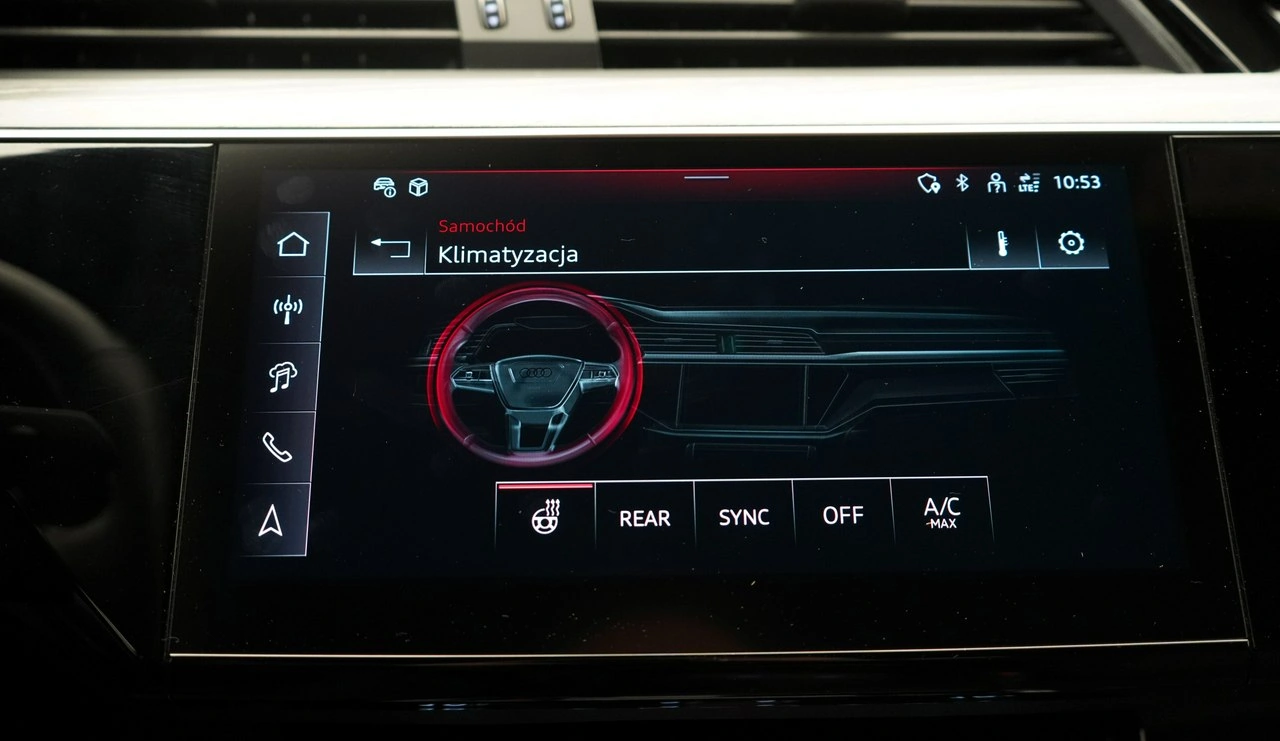This screenshot has width=1280, height=741.
Task: Enable SYNC climate mode
Action: point(743,517)
